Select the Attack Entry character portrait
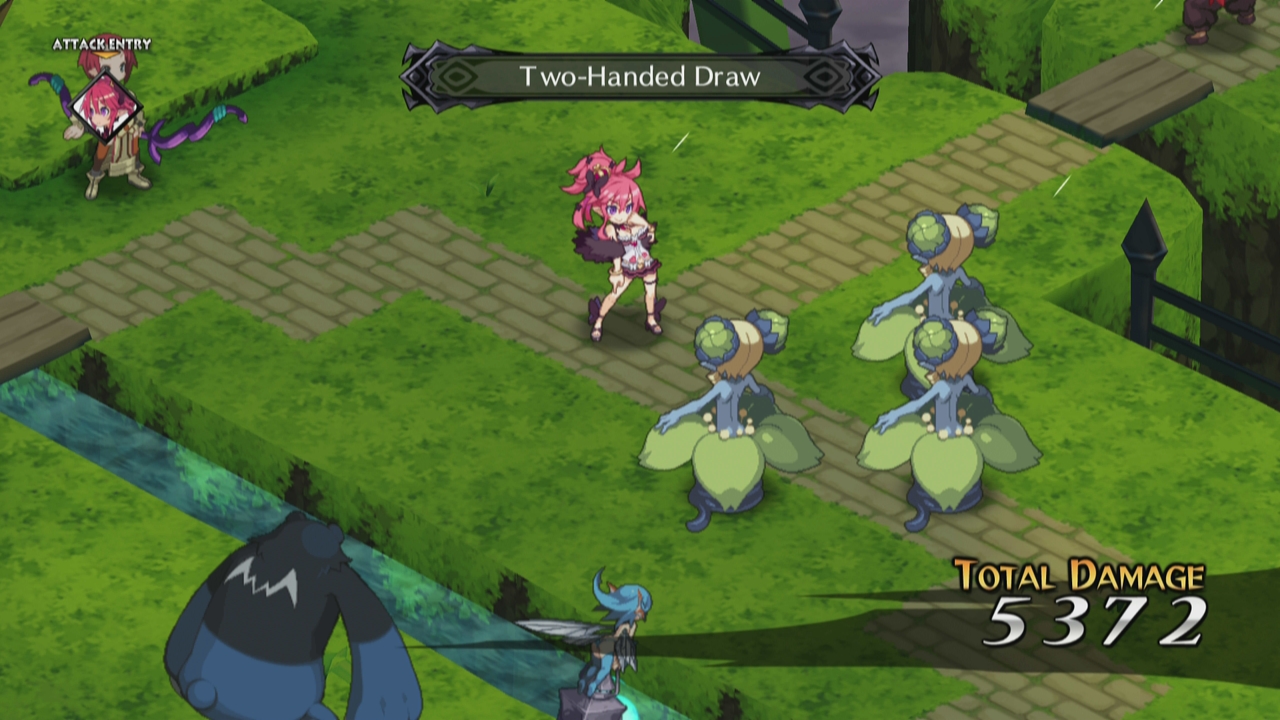The image size is (1280, 720). [103, 106]
